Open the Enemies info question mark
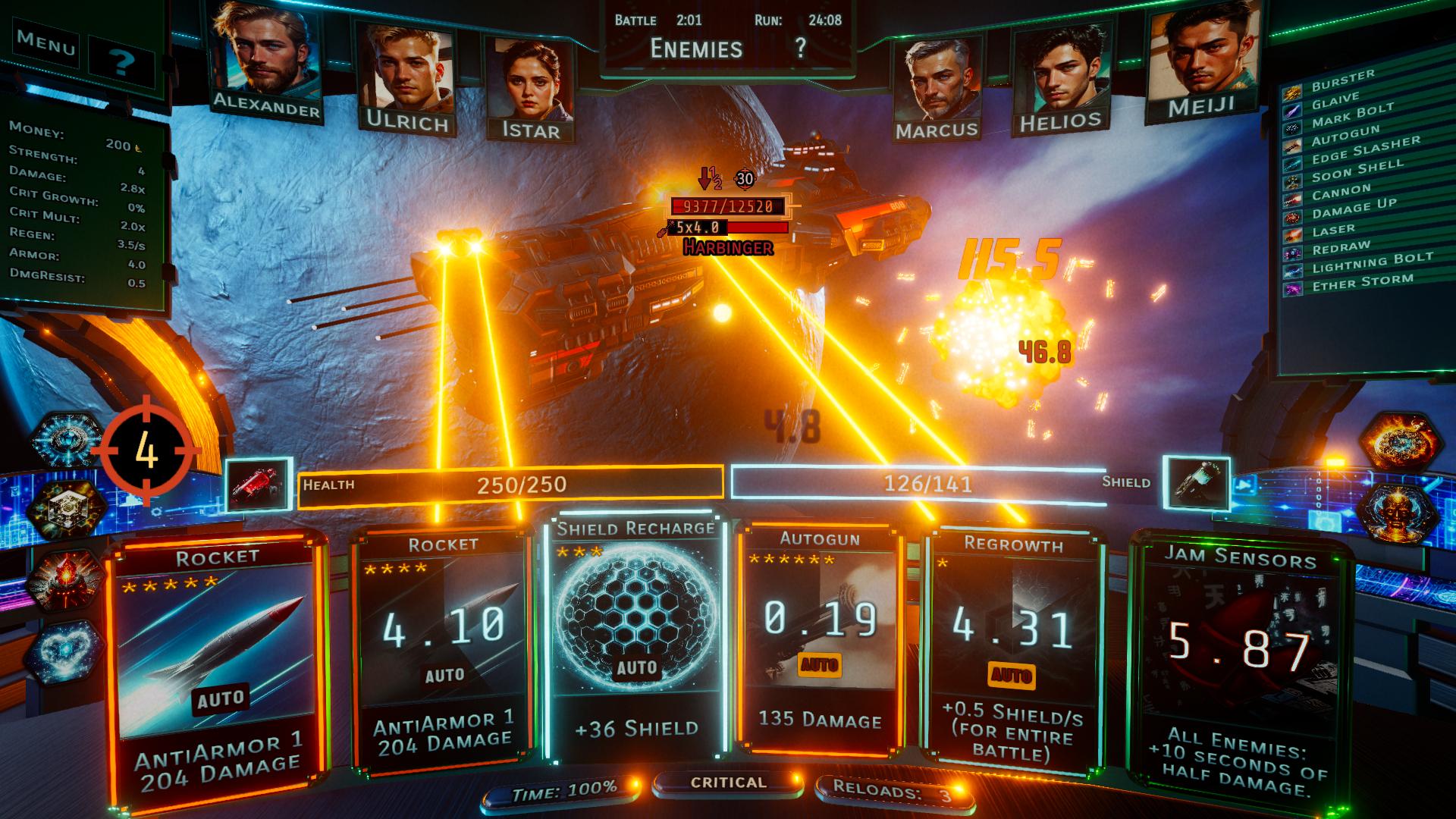 click(800, 49)
